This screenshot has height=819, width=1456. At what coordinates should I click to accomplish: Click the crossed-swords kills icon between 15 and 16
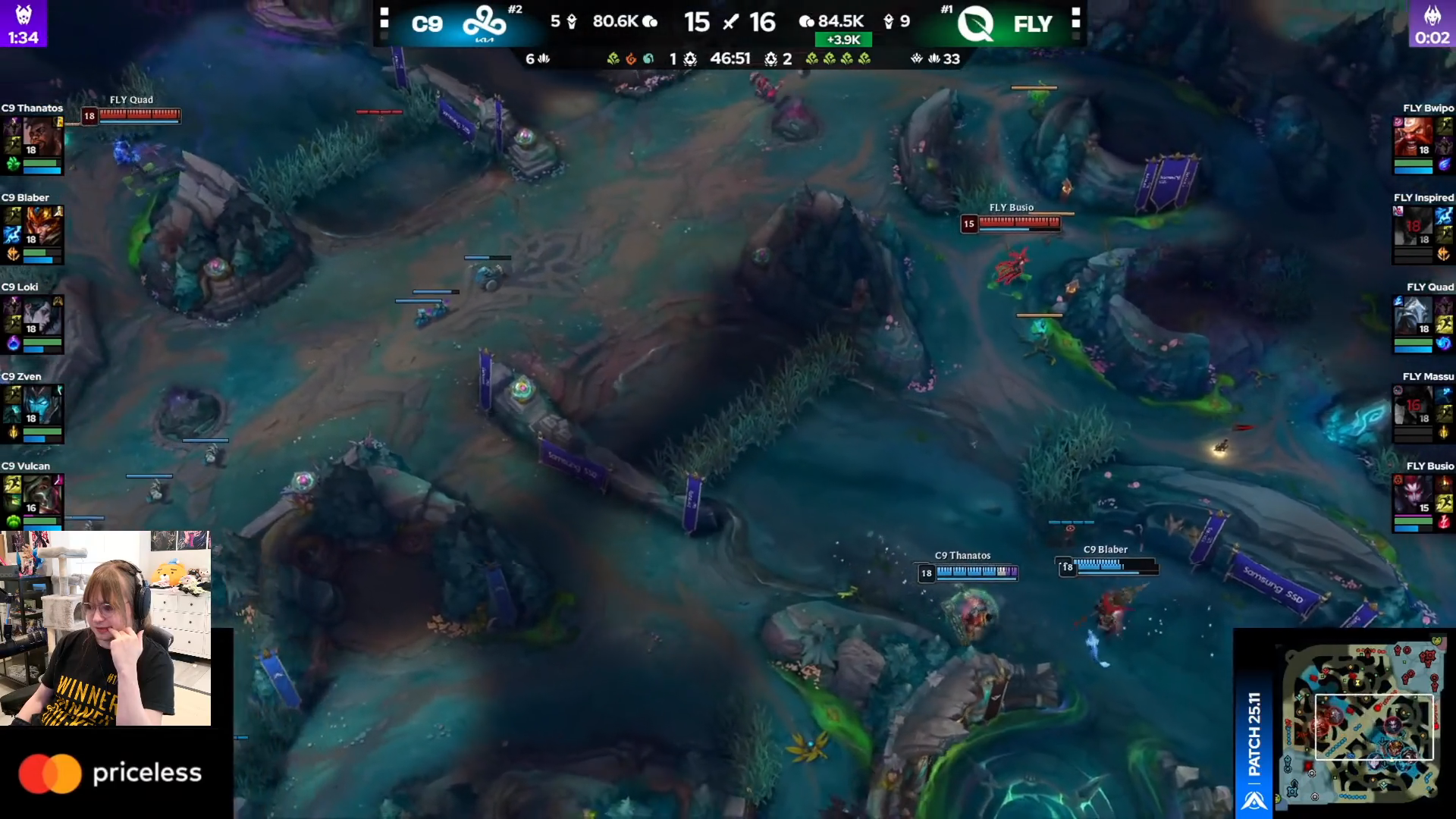pos(732,22)
